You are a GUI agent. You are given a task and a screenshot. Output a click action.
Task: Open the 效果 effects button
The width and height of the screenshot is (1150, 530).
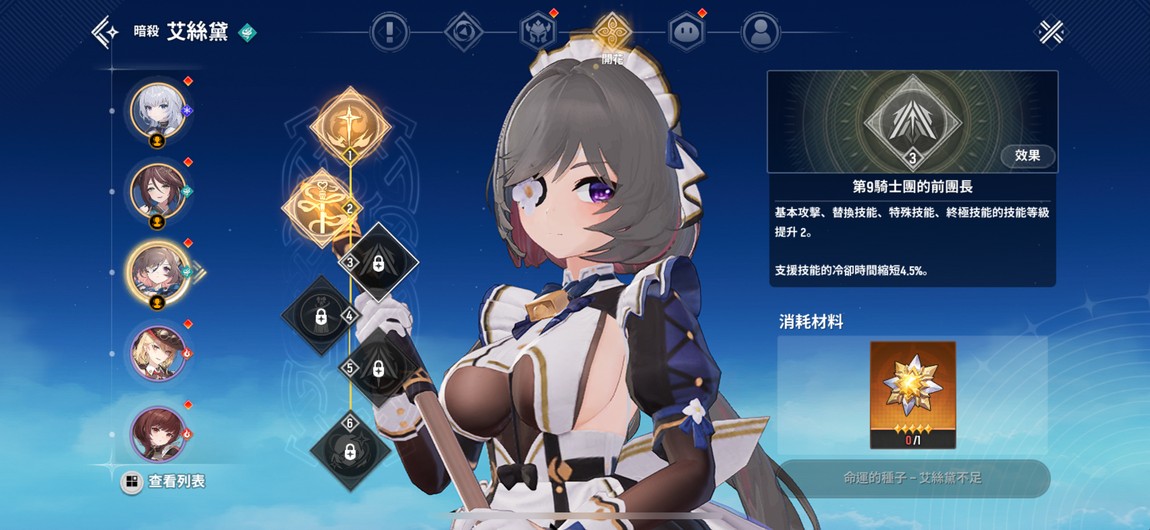tap(1028, 155)
